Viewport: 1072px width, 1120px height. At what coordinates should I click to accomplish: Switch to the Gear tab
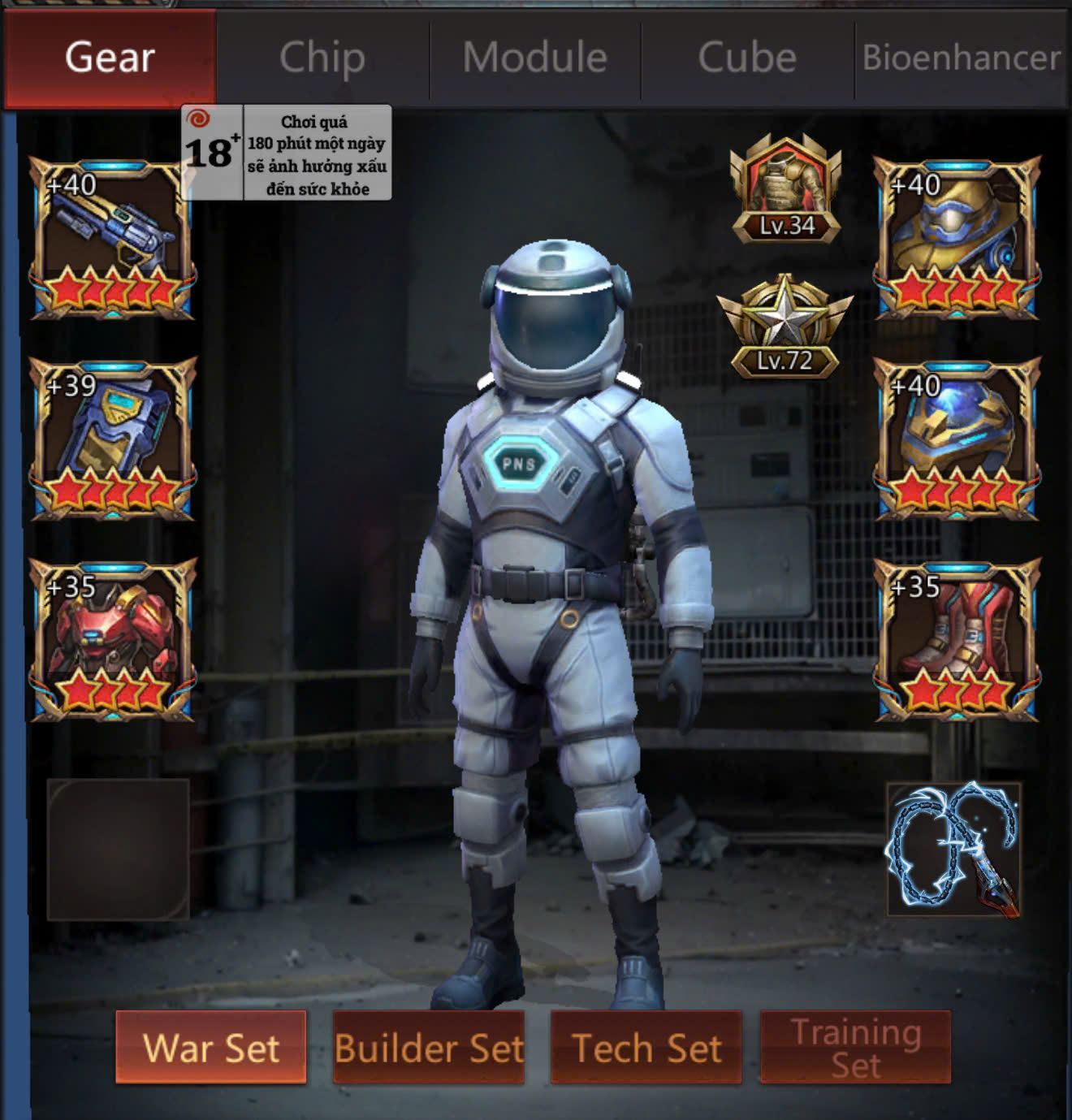coord(110,58)
